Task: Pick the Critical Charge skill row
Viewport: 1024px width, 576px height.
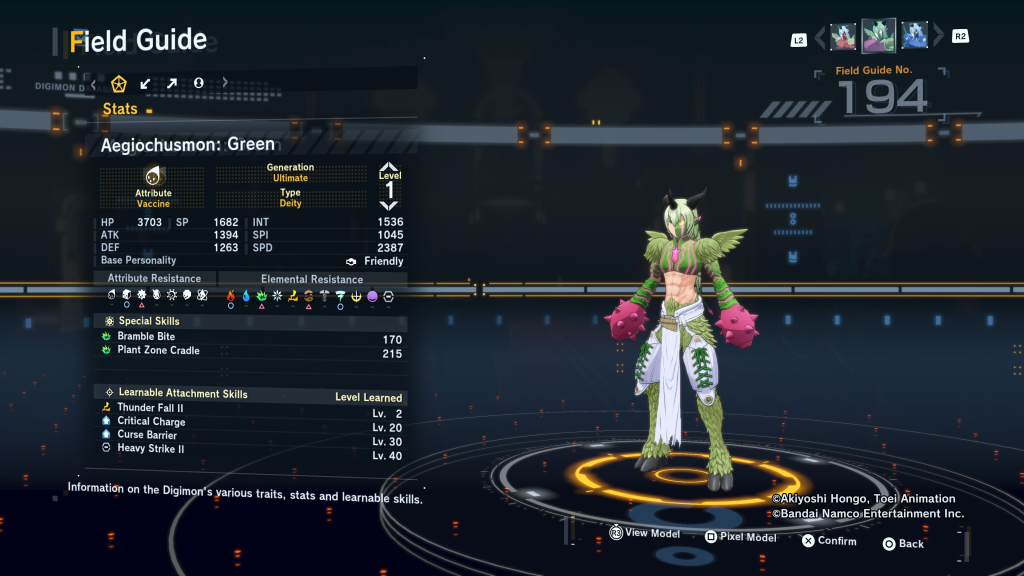Action: [x=151, y=422]
